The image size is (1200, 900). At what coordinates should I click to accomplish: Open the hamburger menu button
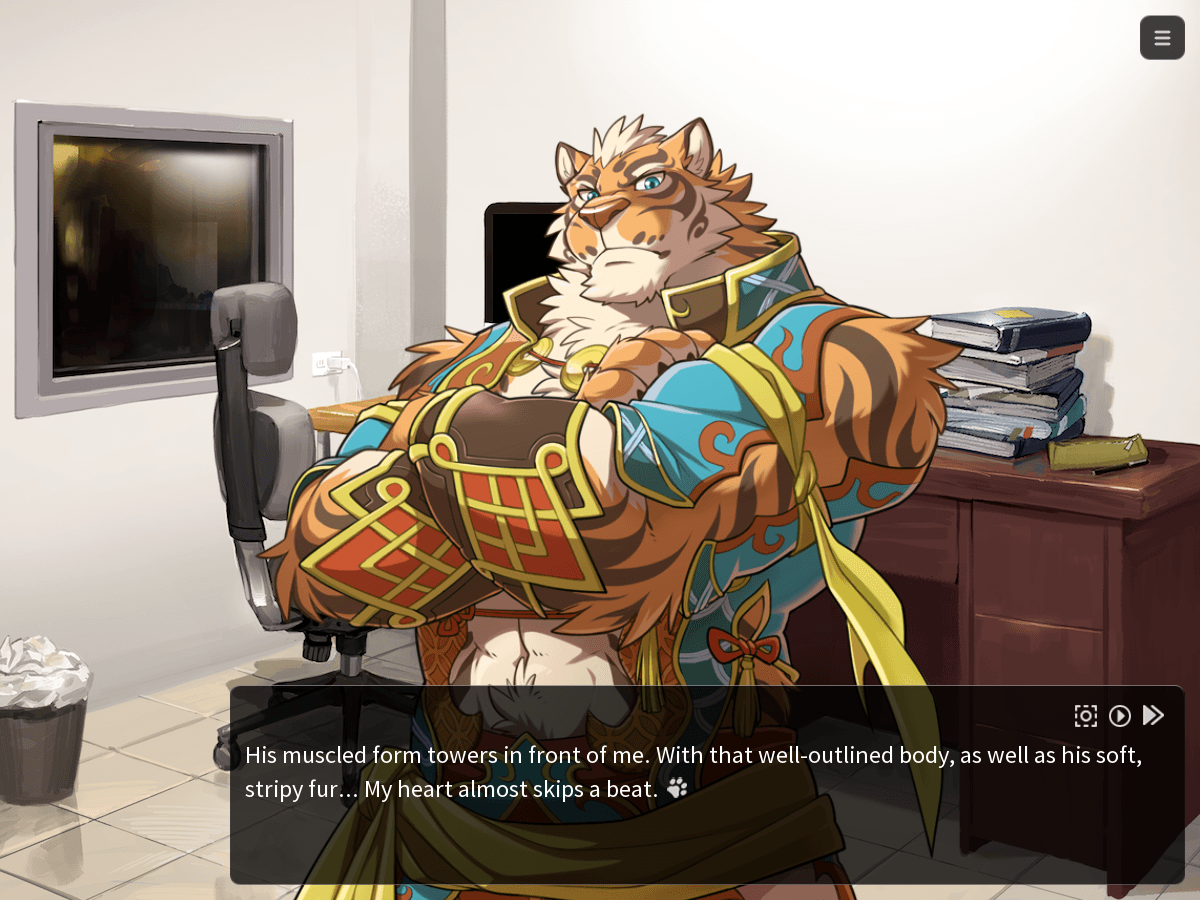(x=1162, y=38)
